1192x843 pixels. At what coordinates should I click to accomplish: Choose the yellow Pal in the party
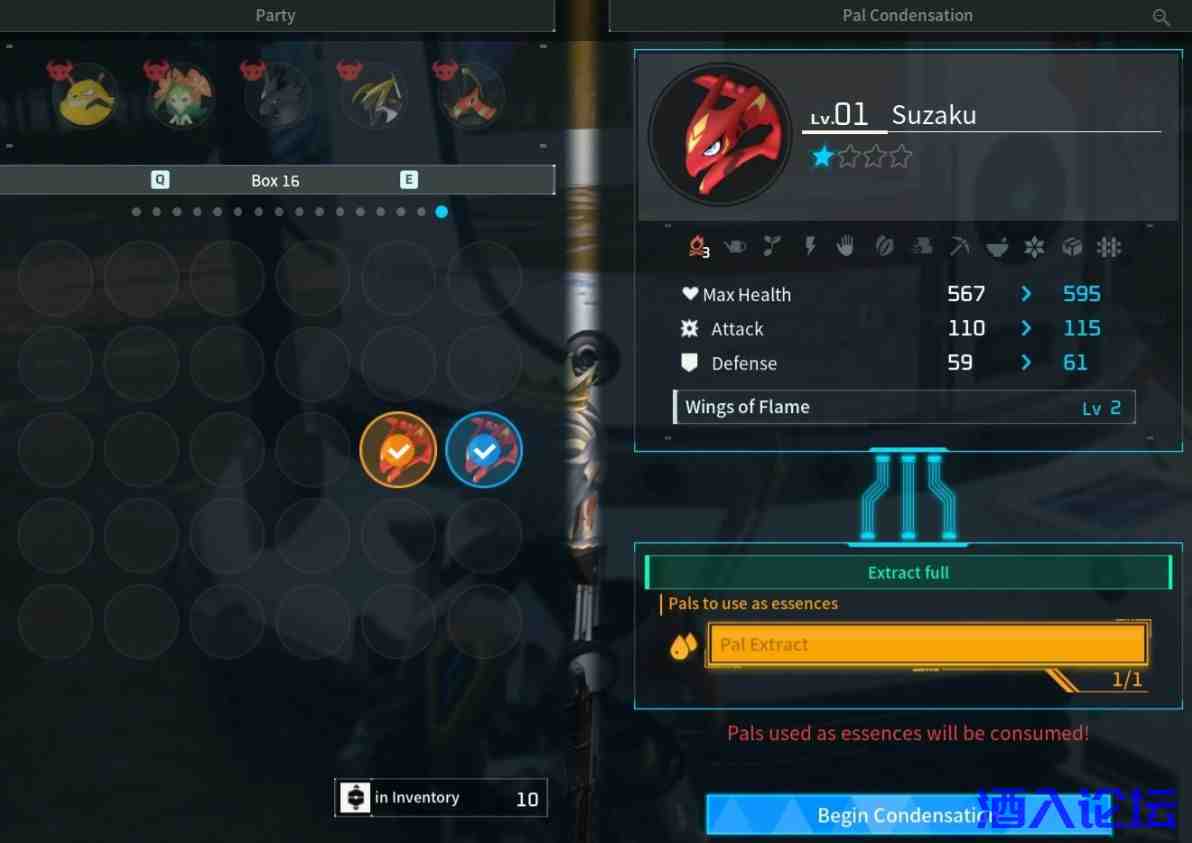pos(87,98)
